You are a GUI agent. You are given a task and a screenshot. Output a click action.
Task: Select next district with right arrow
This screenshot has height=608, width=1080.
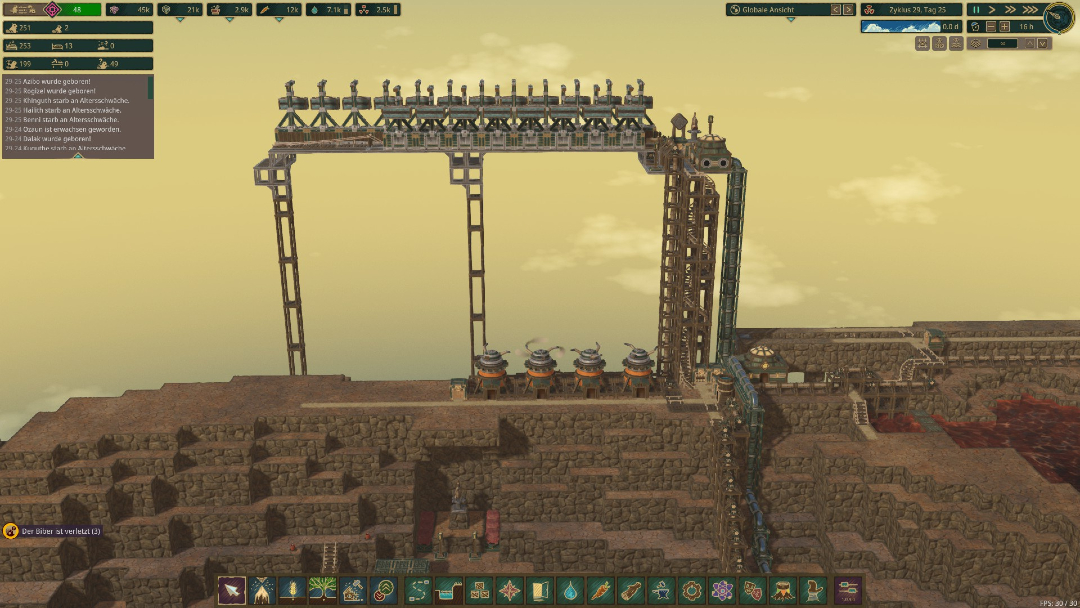(x=849, y=9)
